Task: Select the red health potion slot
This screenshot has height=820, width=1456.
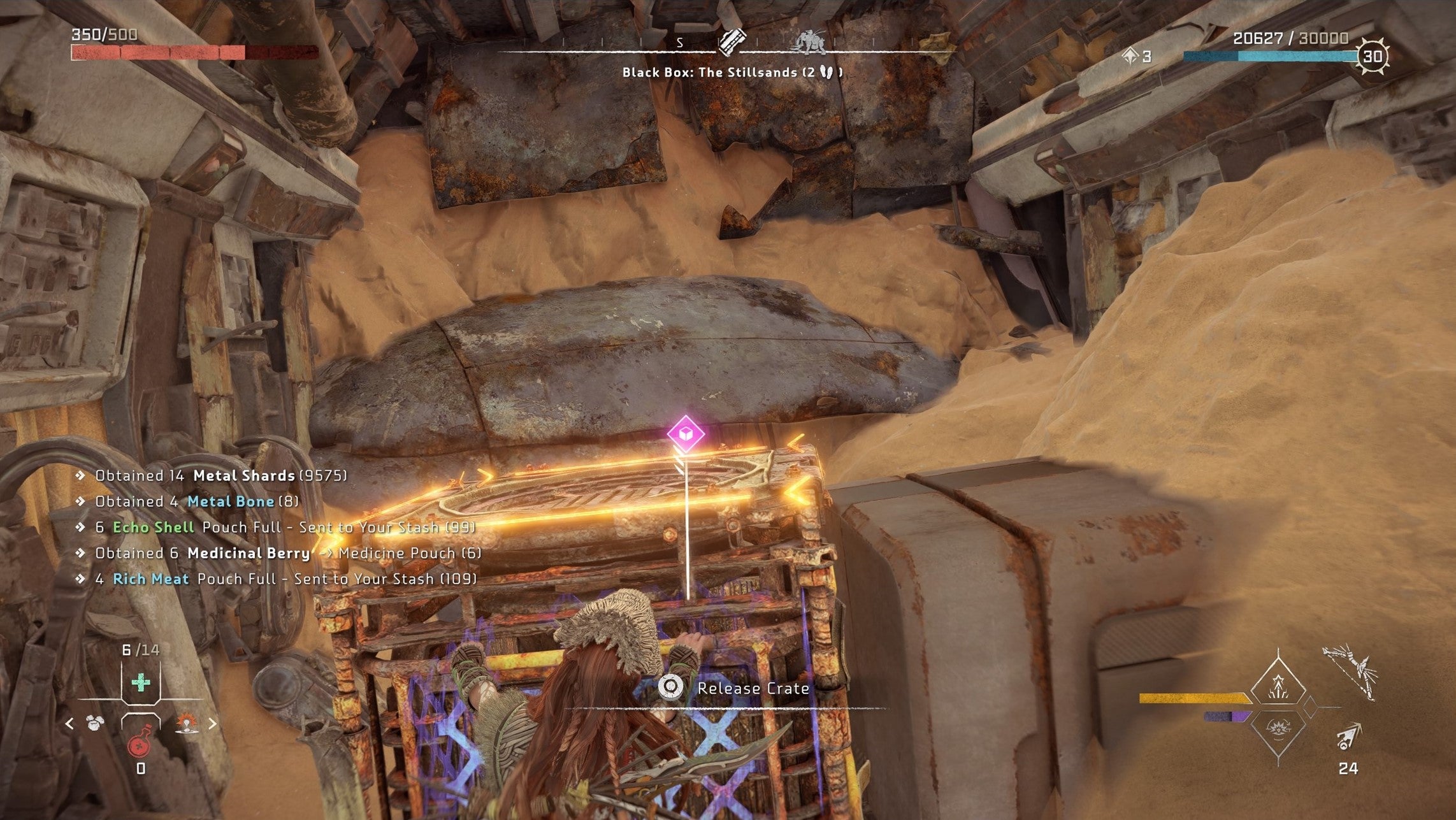Action: pos(140,744)
